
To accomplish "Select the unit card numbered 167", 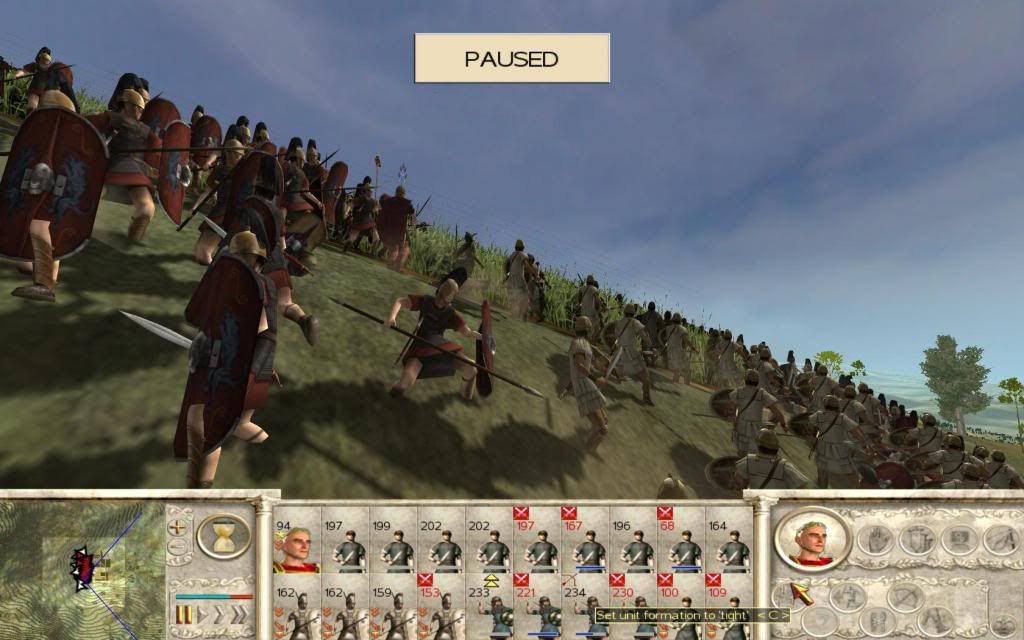I will point(588,541).
